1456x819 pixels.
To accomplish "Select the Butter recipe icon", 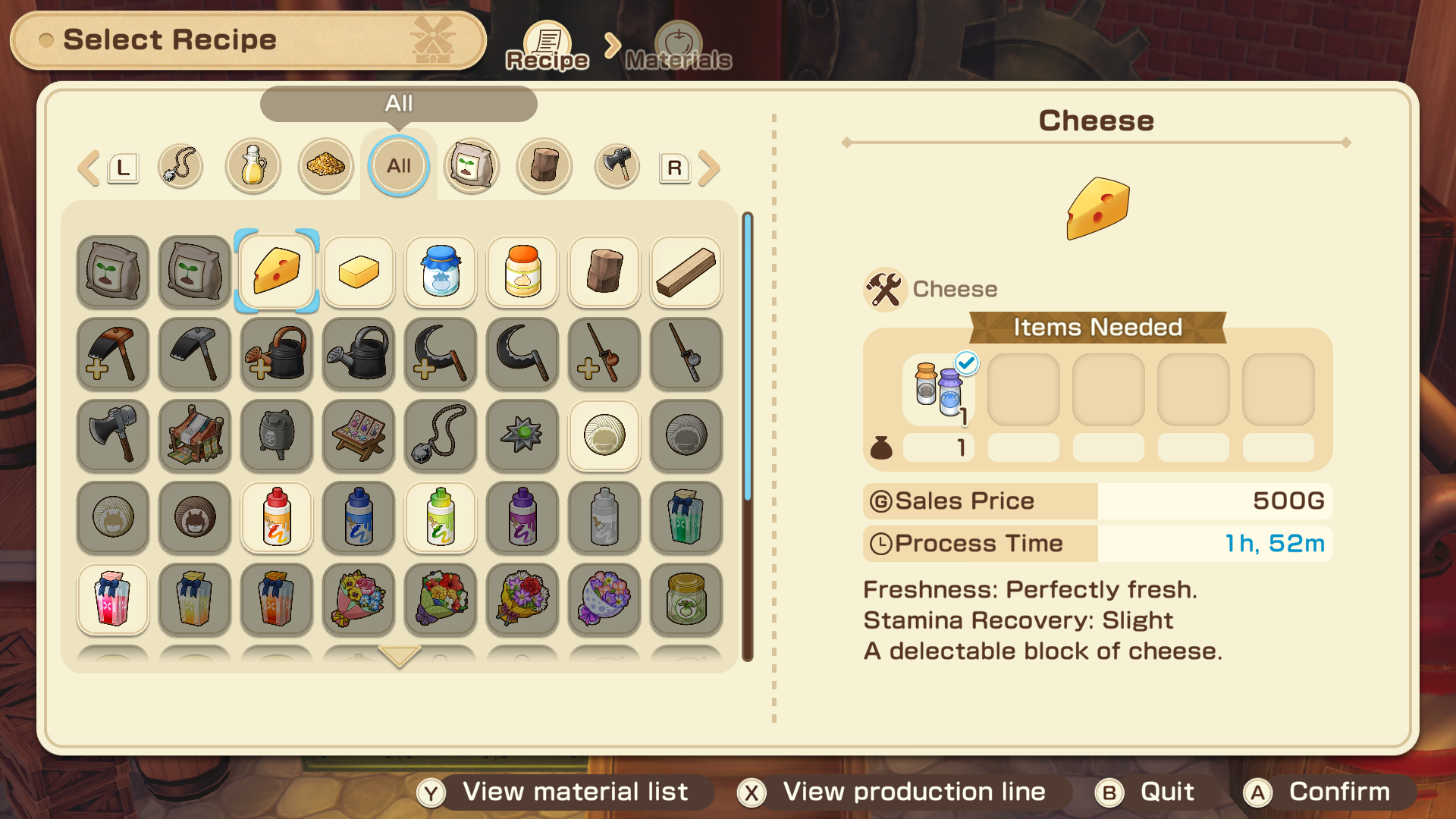I will click(359, 271).
